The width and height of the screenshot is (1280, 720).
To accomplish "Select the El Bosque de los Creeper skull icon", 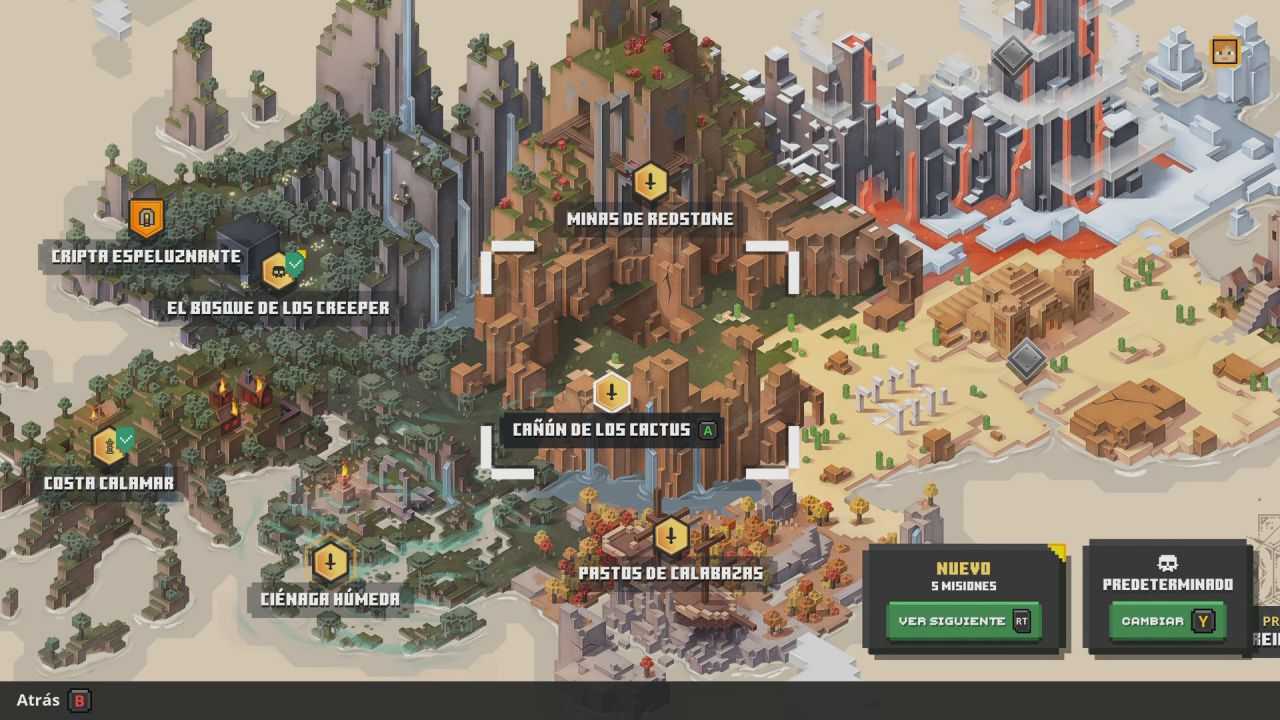I will pyautogui.click(x=275, y=269).
